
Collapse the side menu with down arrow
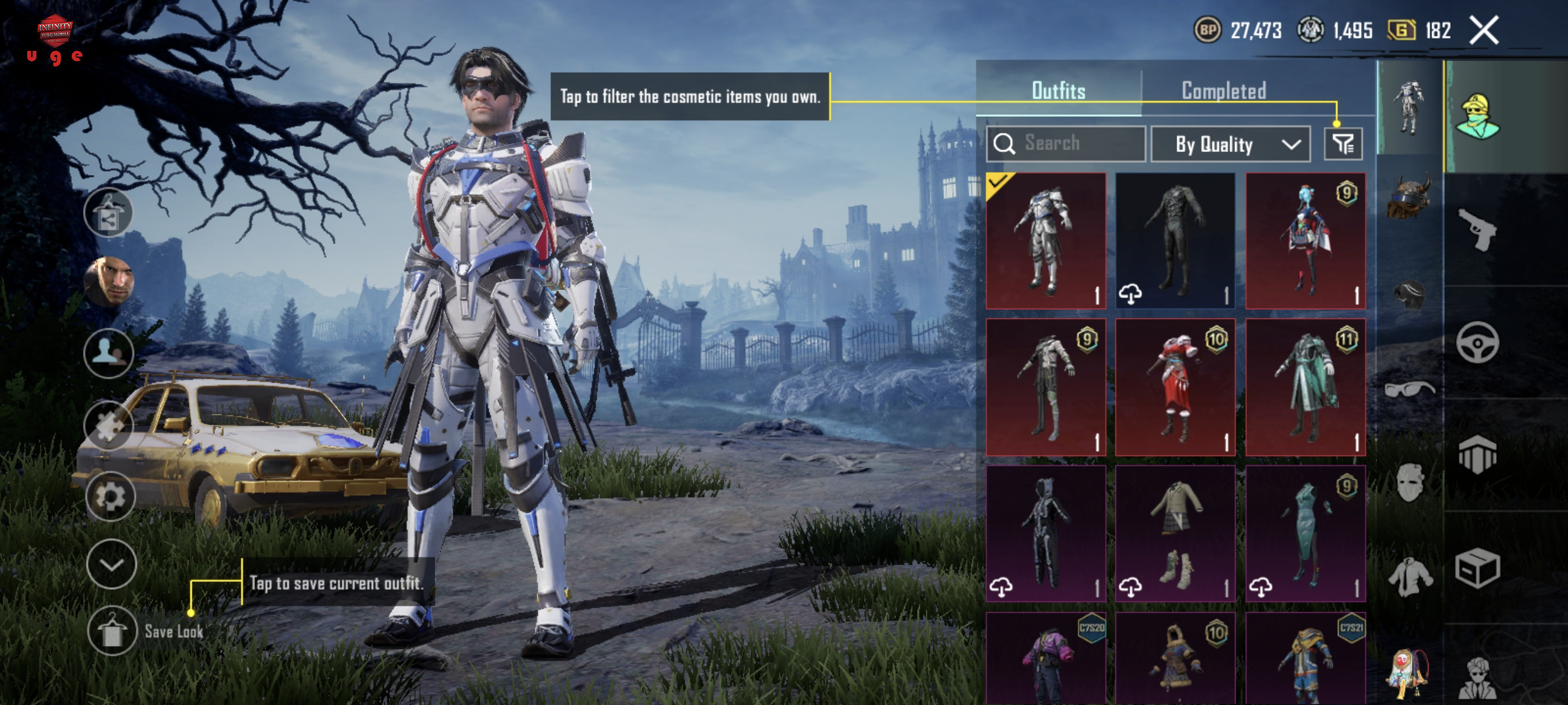pos(112,564)
